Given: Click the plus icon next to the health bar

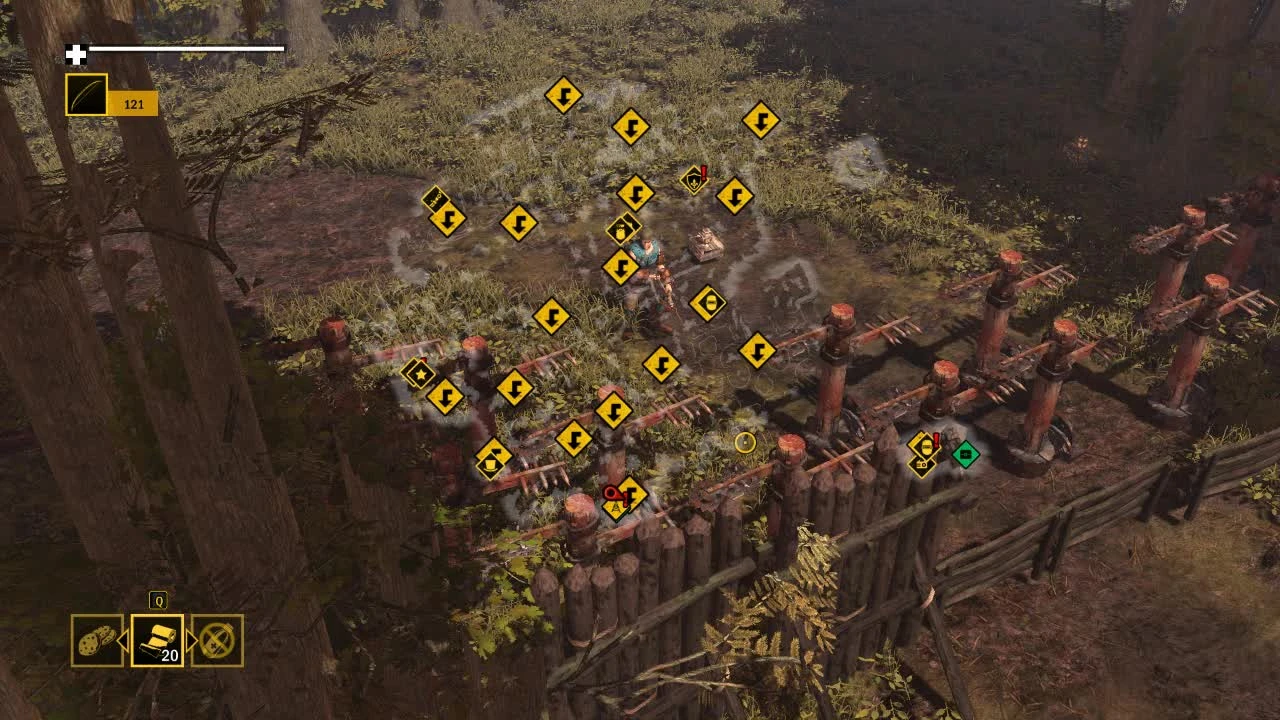Looking at the screenshot, I should [x=75, y=54].
